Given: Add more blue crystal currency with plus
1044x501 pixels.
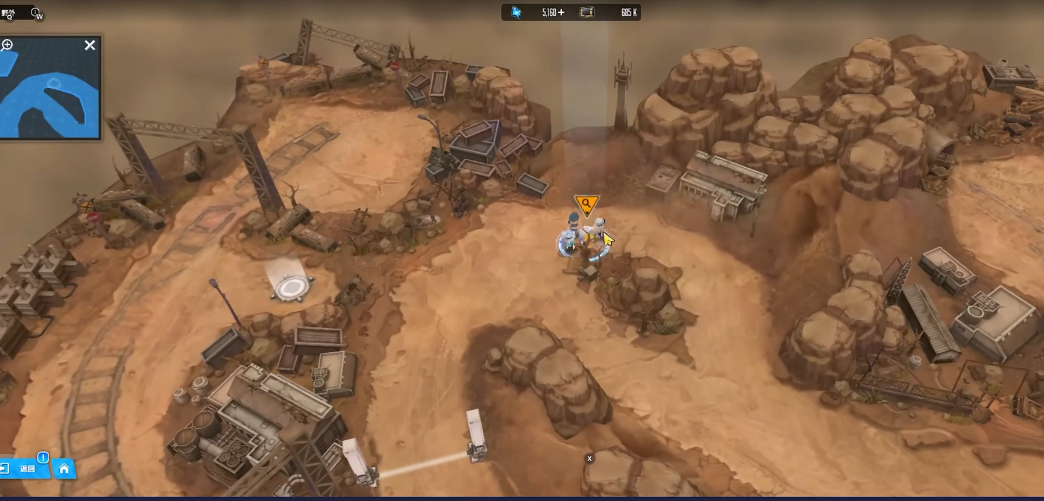Looking at the screenshot, I should 561,12.
